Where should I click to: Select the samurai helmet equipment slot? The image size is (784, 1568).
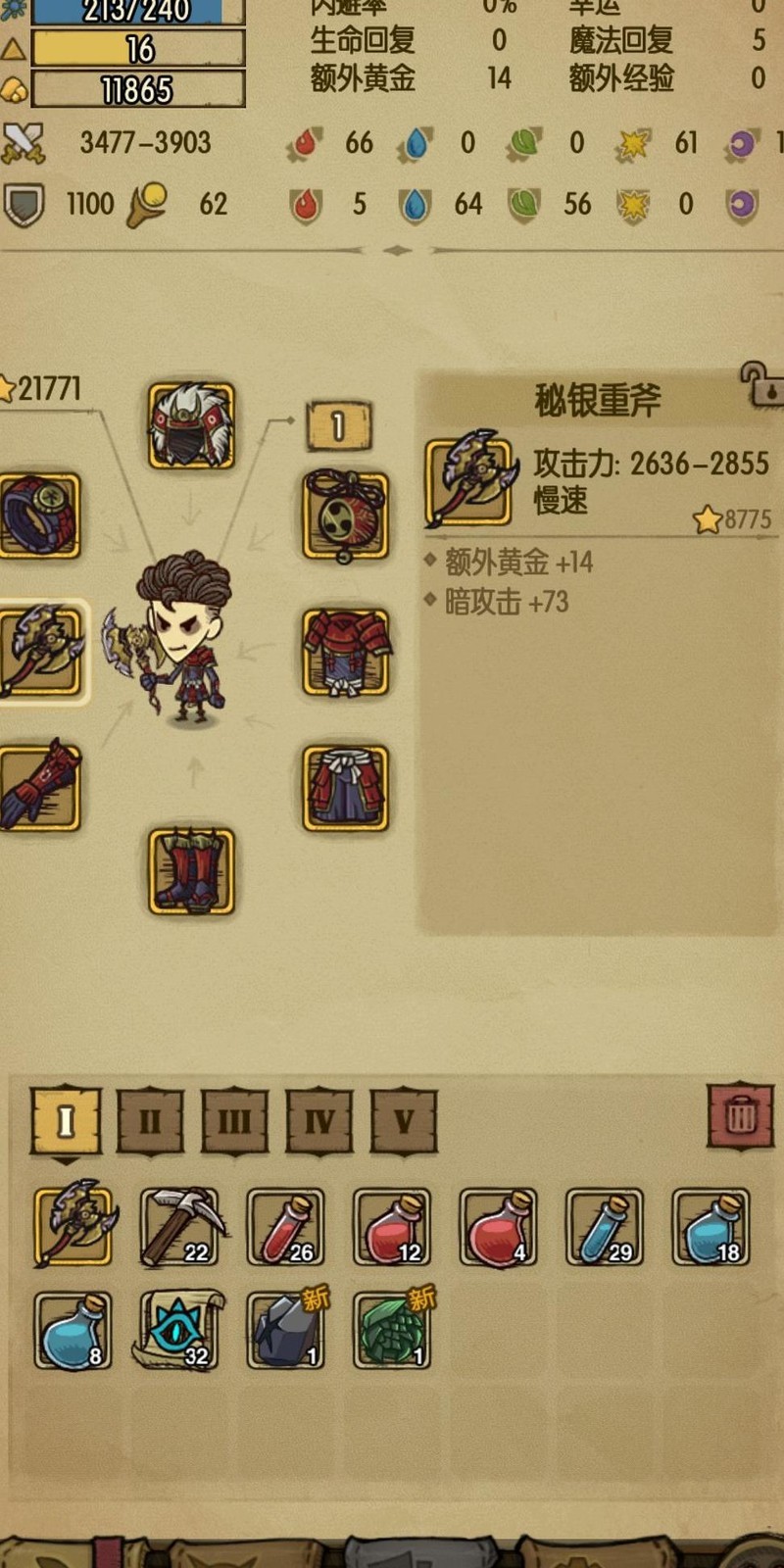pyautogui.click(x=191, y=425)
